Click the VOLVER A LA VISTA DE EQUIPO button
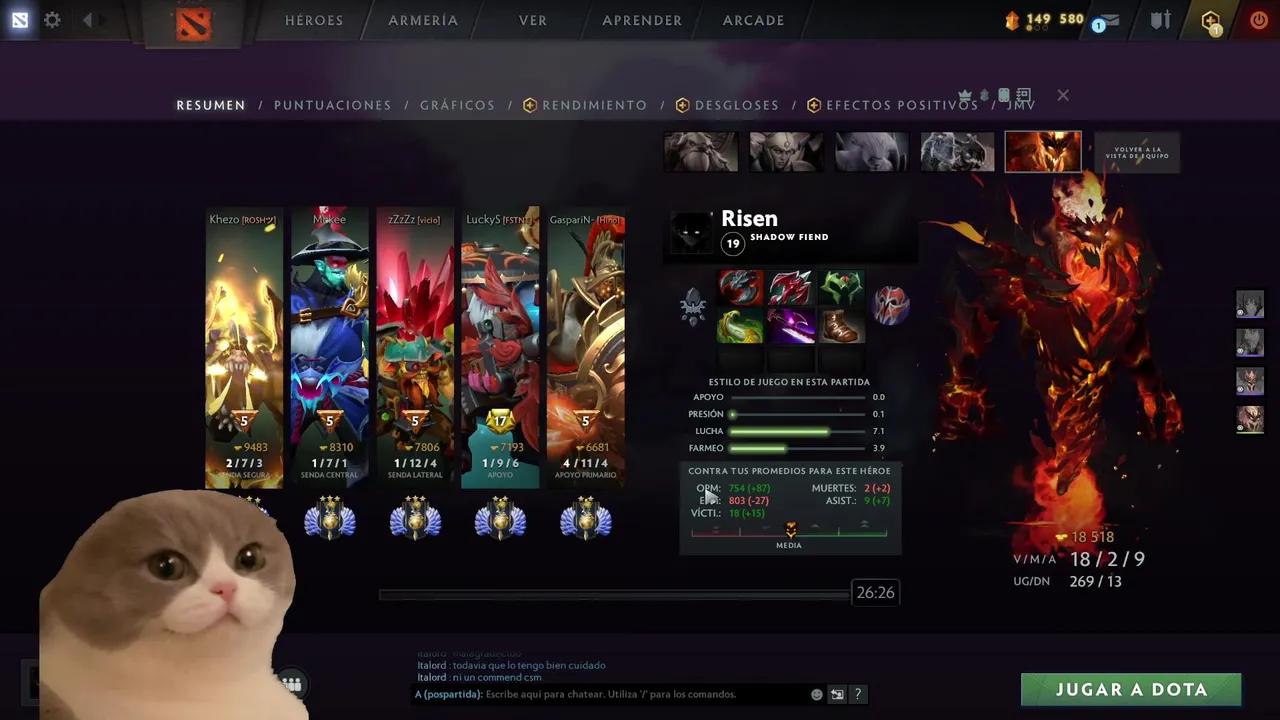Viewport: 1280px width, 720px height. click(x=1137, y=151)
